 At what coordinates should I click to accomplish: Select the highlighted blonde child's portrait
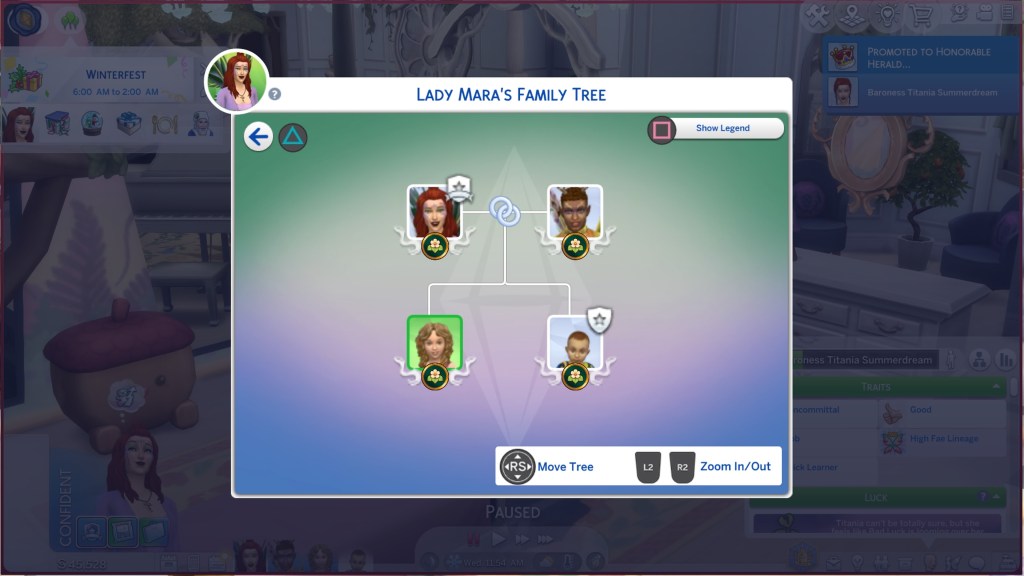[434, 343]
